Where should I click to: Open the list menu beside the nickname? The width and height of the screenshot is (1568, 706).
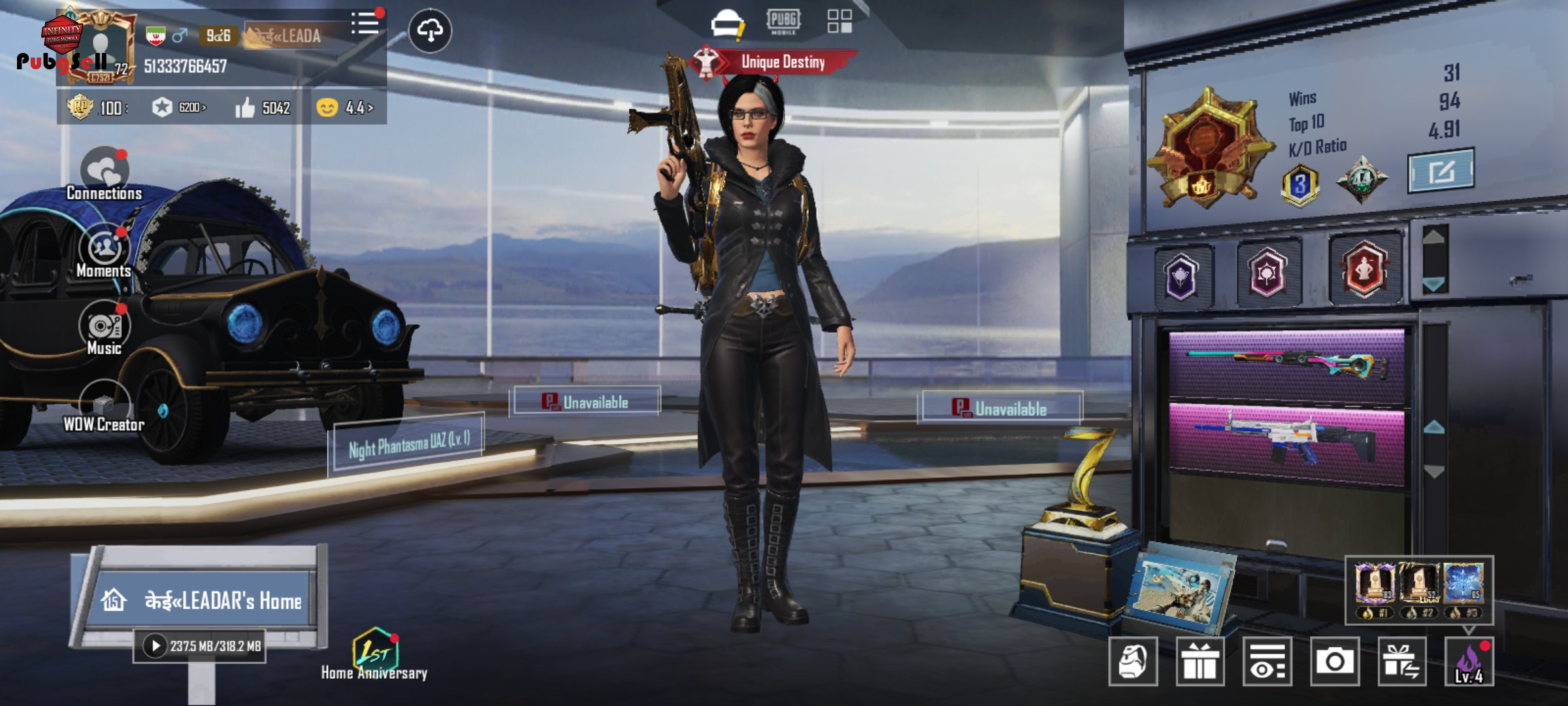point(365,24)
